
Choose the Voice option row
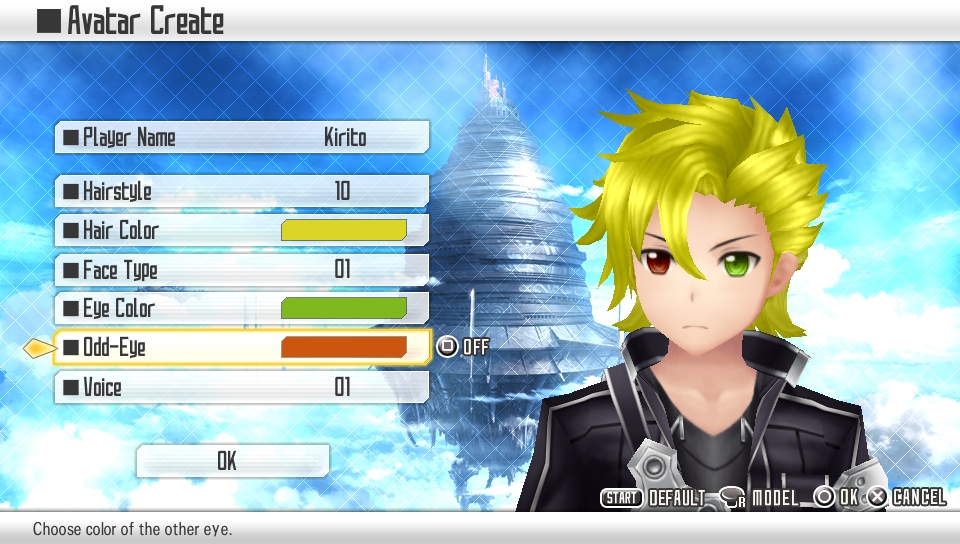point(242,387)
